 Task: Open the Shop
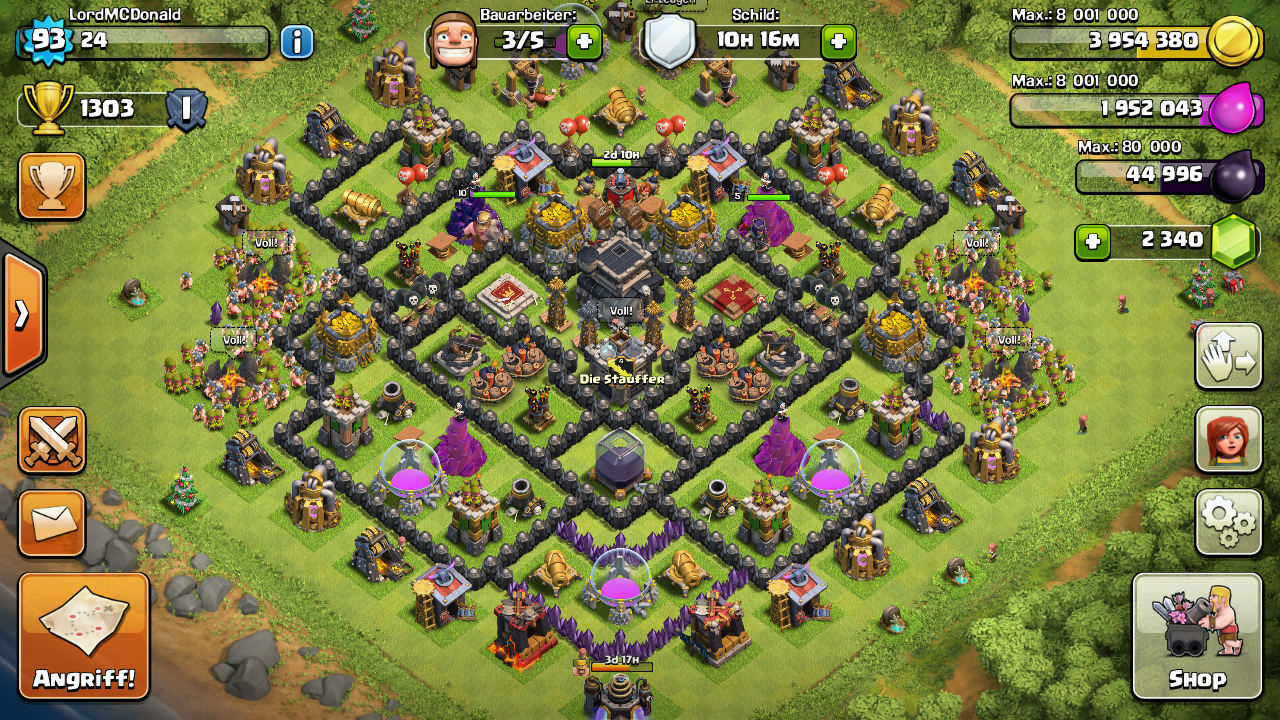point(1197,636)
